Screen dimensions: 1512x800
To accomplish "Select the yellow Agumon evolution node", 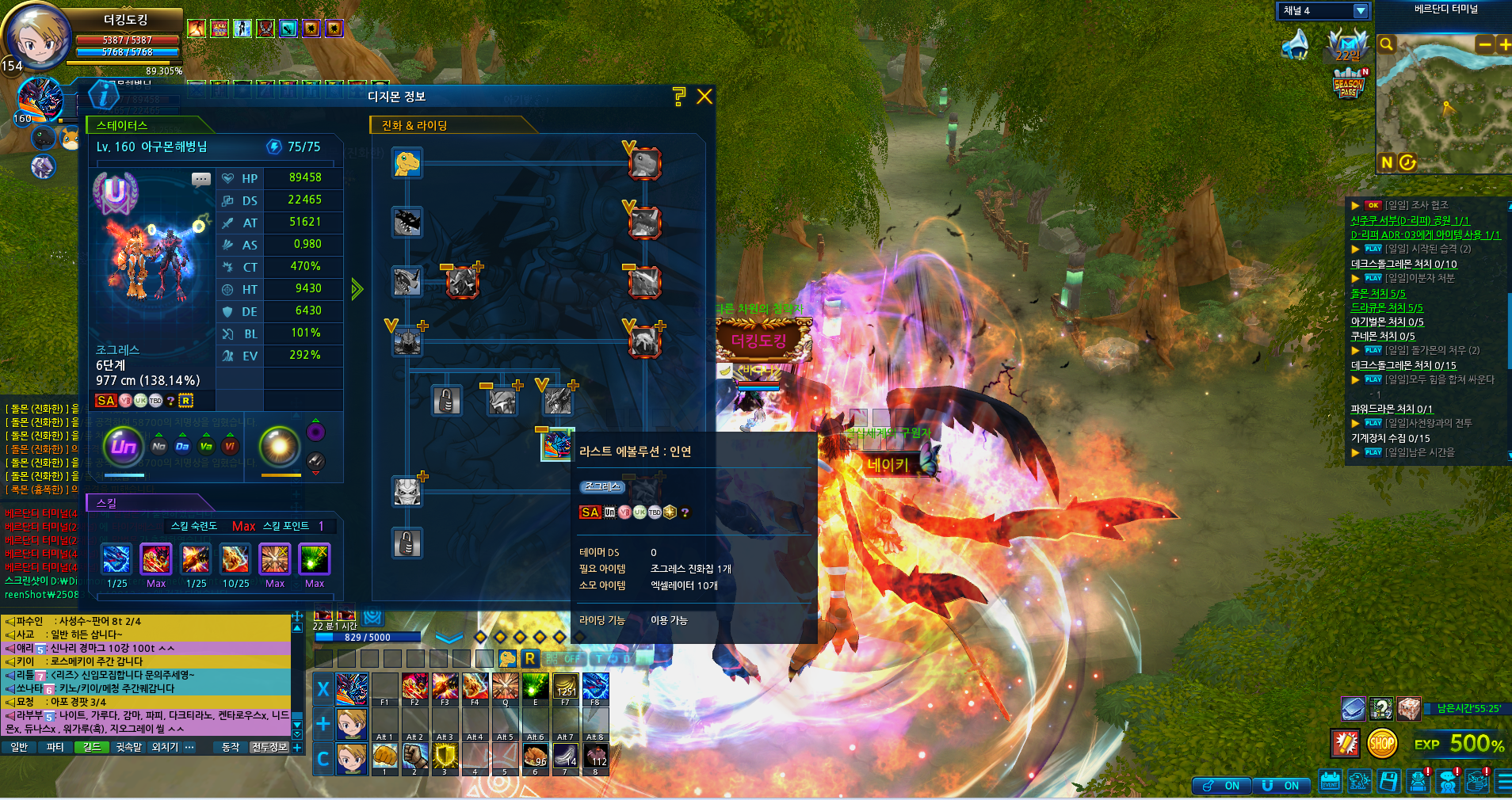I will pyautogui.click(x=407, y=163).
